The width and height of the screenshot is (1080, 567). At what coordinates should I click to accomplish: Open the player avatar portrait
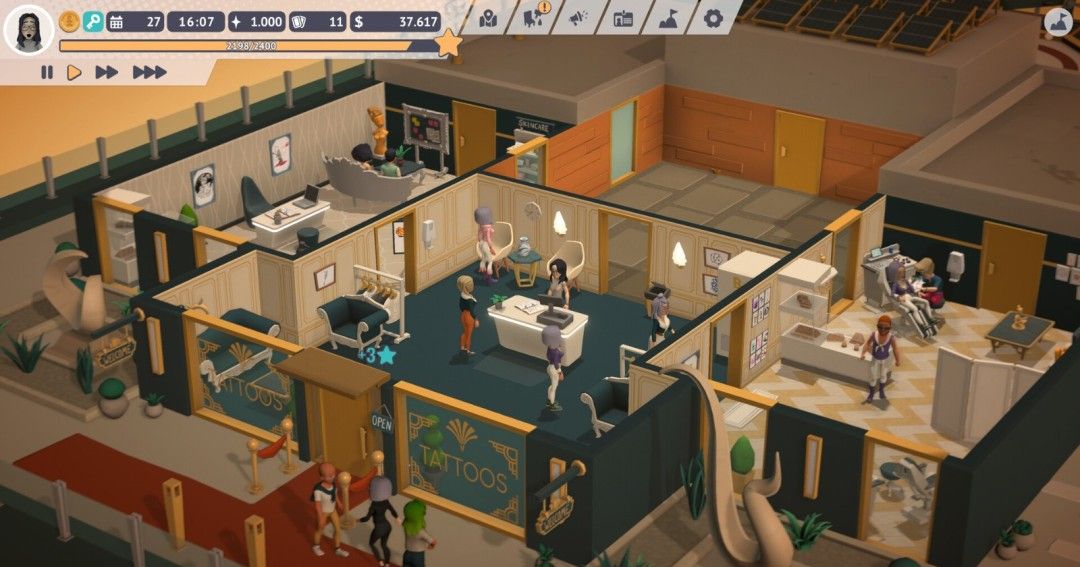(x=28, y=29)
